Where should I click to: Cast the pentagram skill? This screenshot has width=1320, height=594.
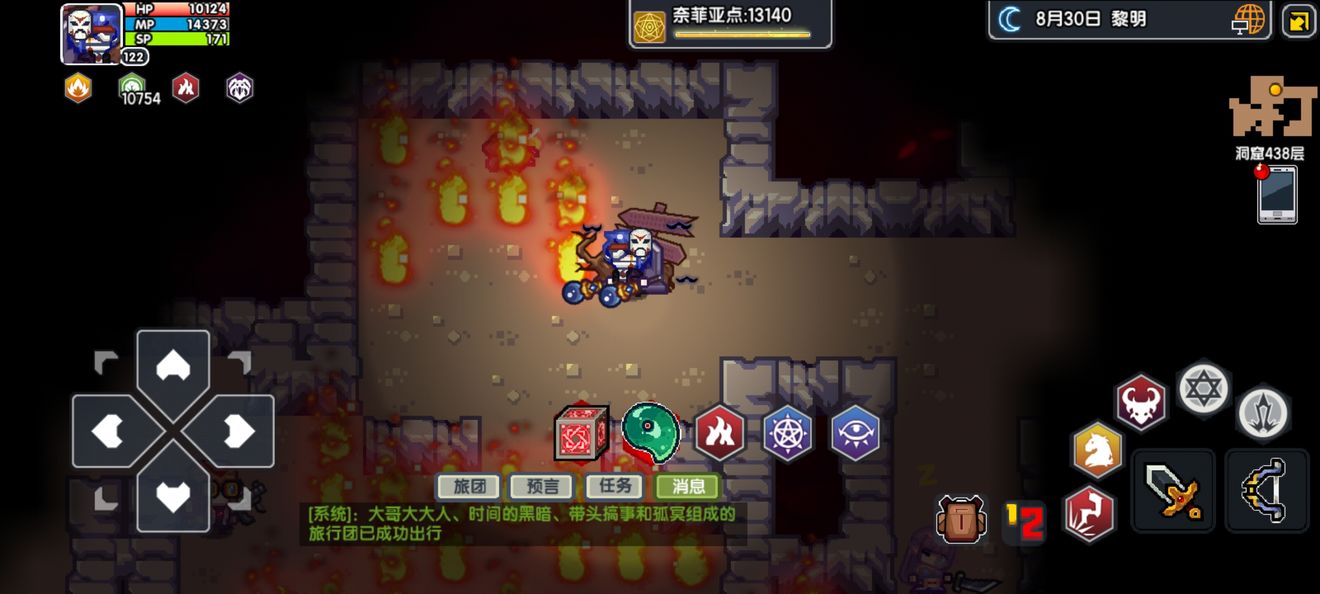click(788, 433)
